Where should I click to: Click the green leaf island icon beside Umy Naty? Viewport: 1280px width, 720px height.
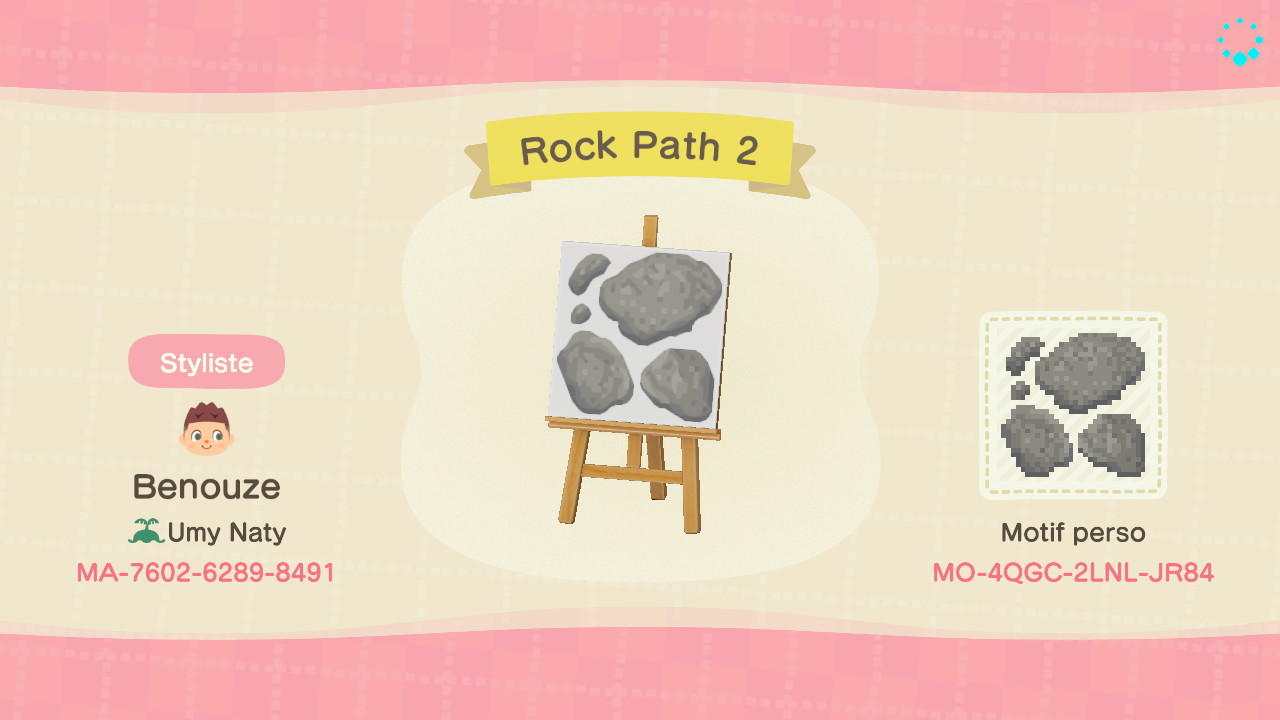[146, 532]
